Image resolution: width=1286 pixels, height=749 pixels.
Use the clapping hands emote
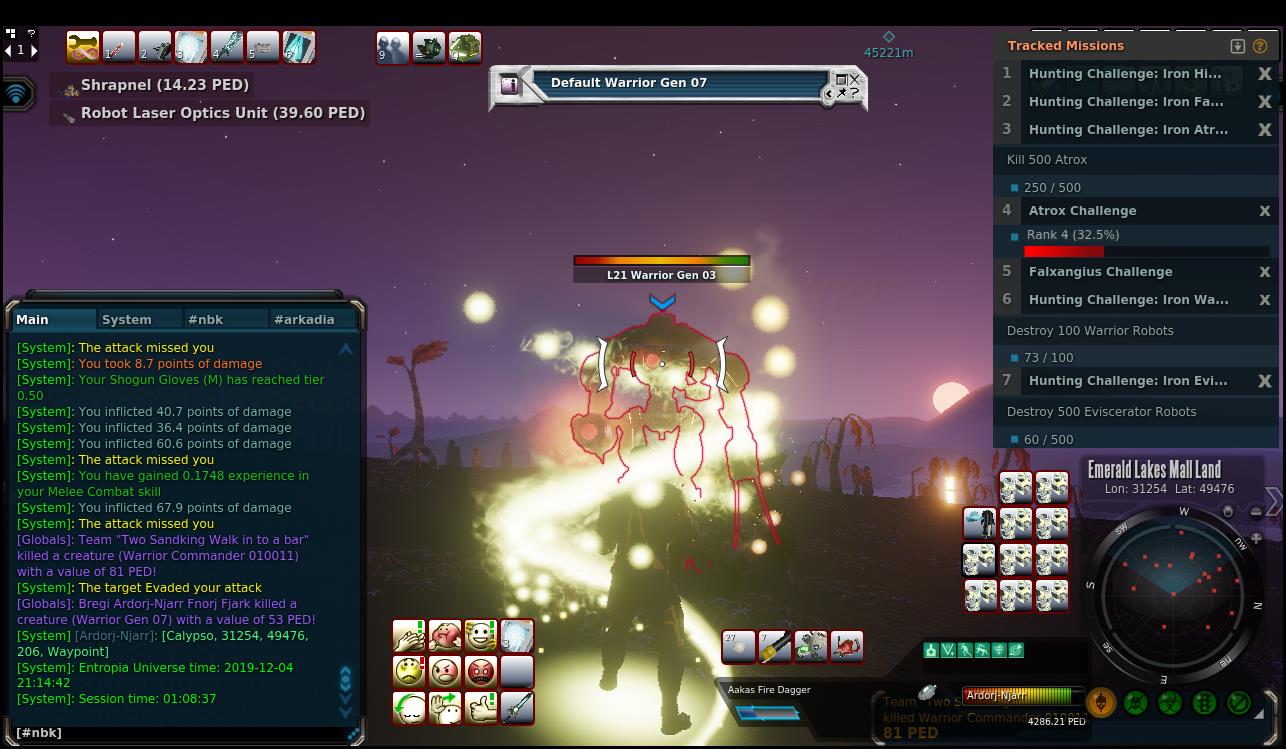tap(409, 636)
